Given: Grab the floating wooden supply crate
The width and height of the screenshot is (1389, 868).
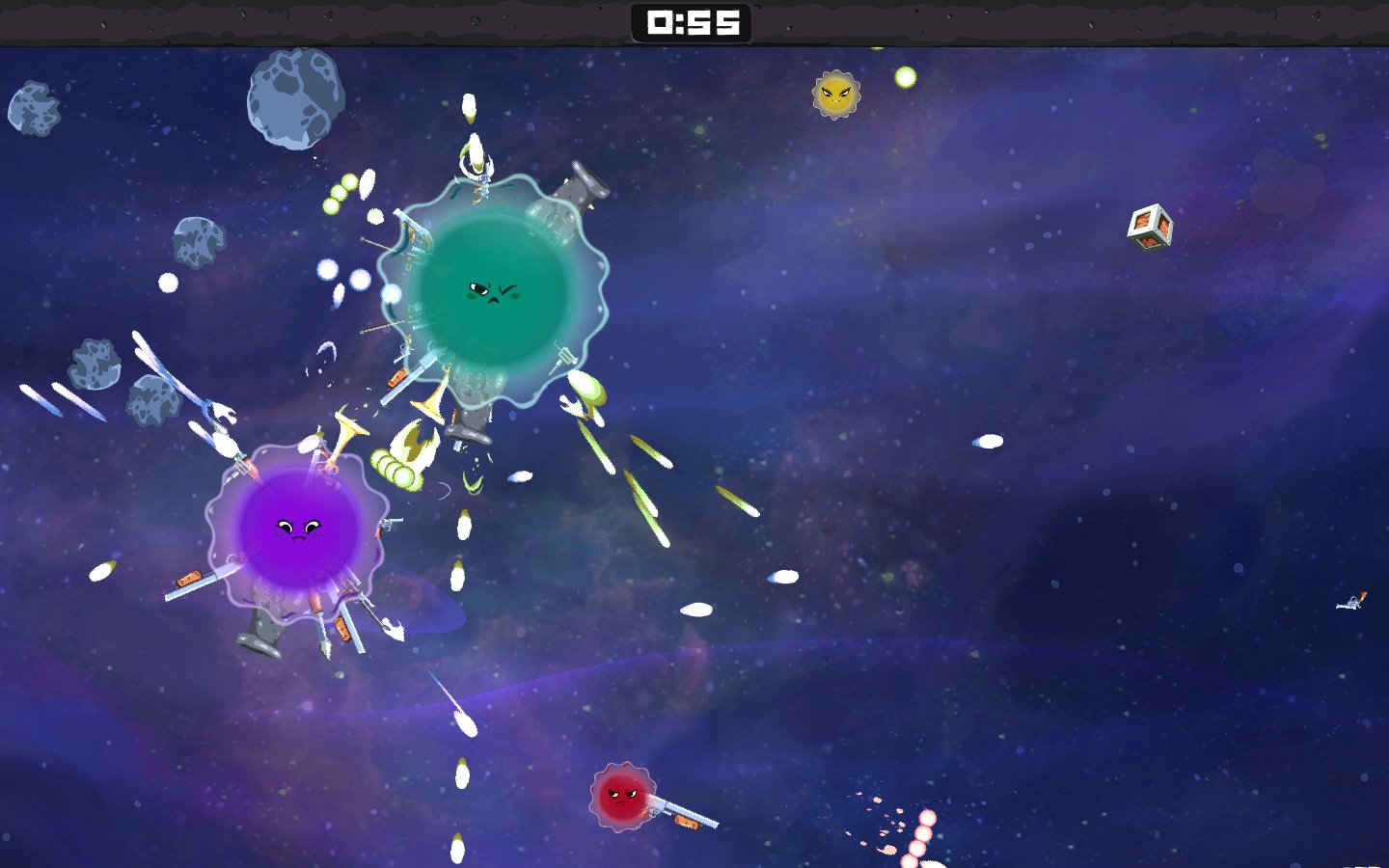Looking at the screenshot, I should click(x=1148, y=230).
